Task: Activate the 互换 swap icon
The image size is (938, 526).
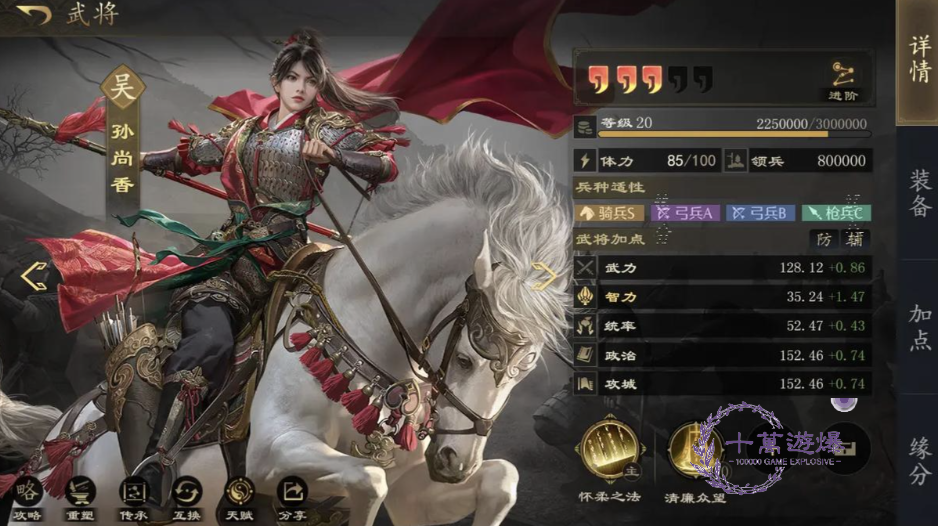Action: click(186, 494)
